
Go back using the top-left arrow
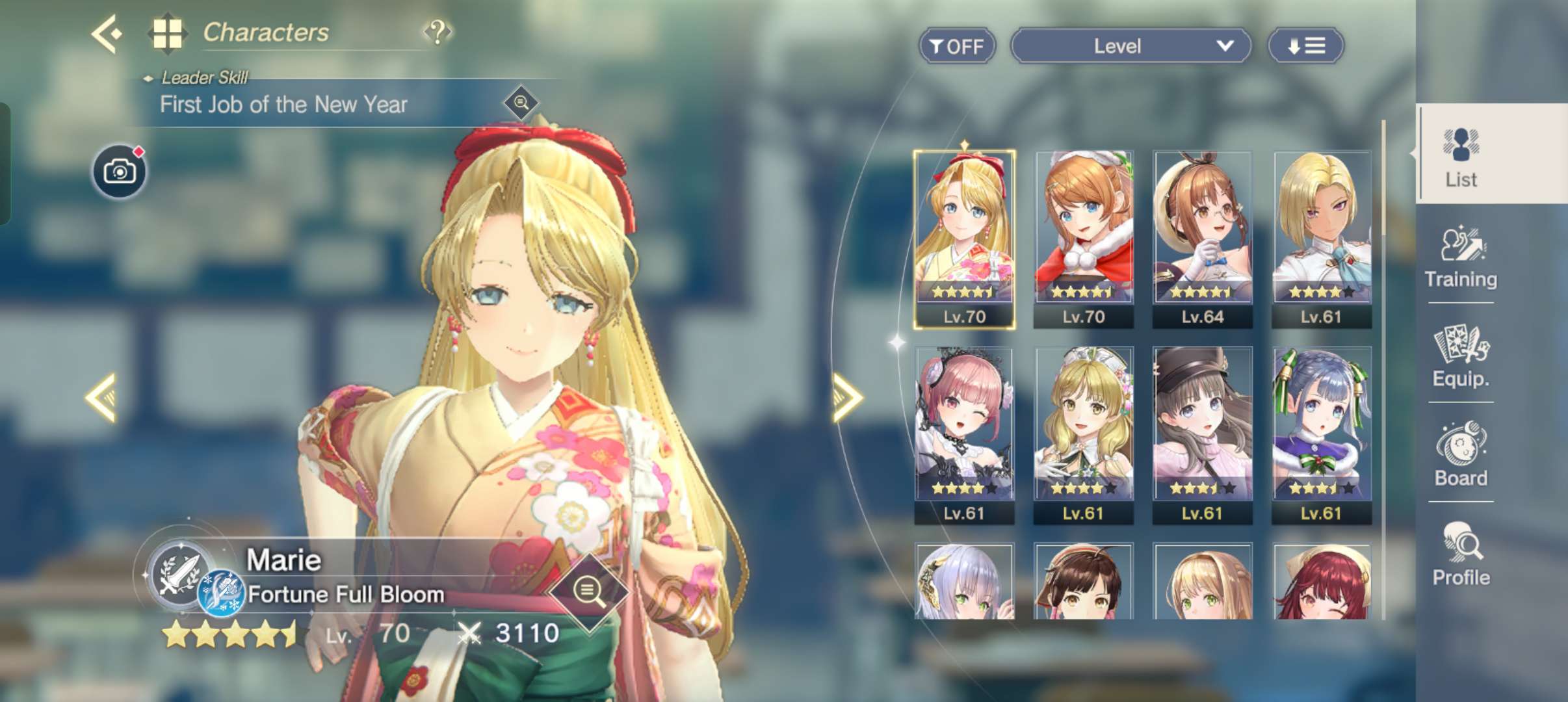107,33
